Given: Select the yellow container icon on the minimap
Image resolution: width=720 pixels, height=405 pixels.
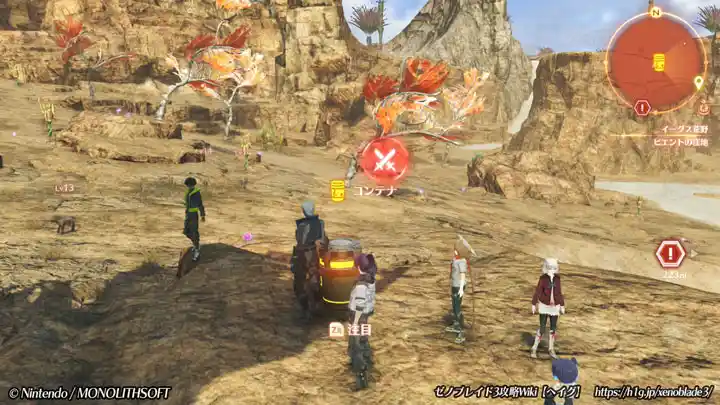Looking at the screenshot, I should click(659, 62).
